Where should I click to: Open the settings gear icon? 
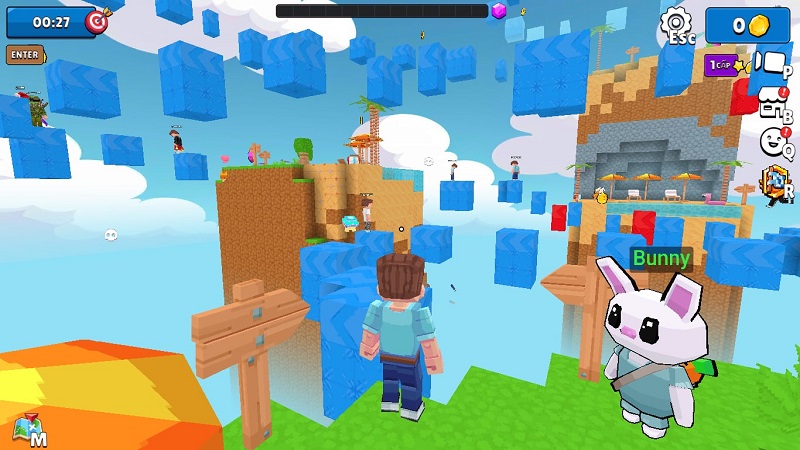tap(677, 22)
